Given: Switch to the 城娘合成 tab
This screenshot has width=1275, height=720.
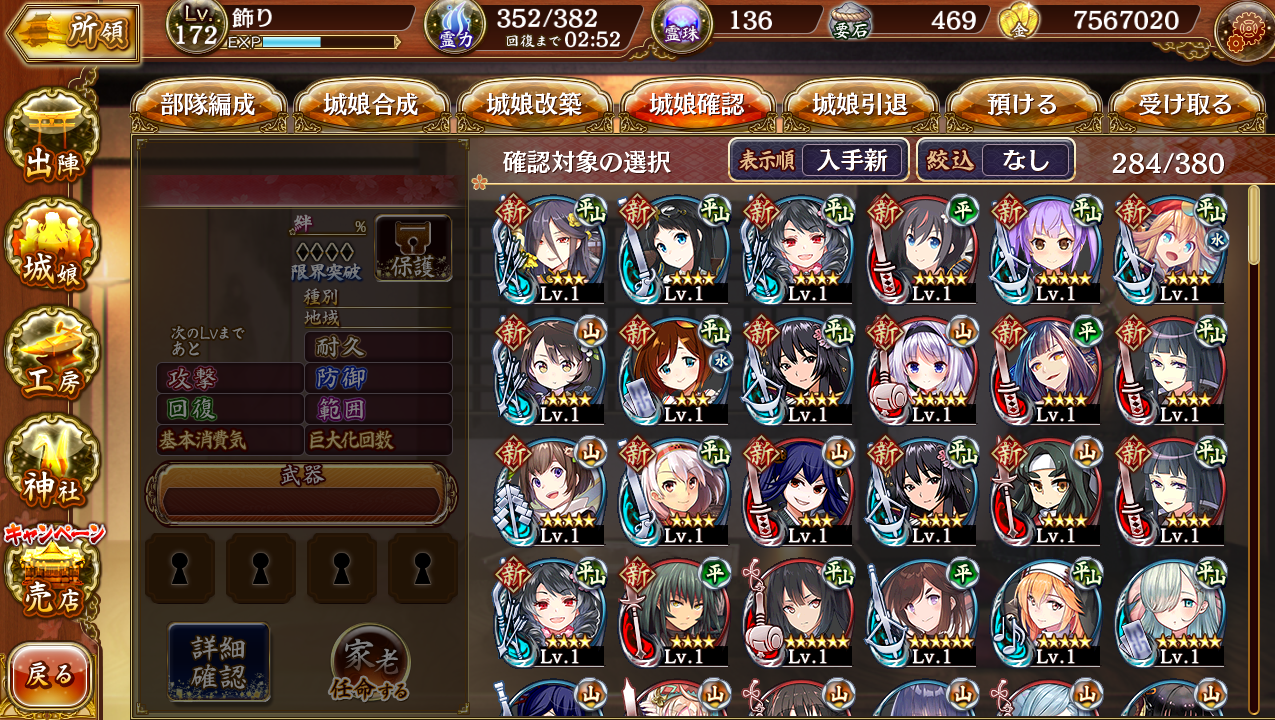Looking at the screenshot, I should coord(371,105).
